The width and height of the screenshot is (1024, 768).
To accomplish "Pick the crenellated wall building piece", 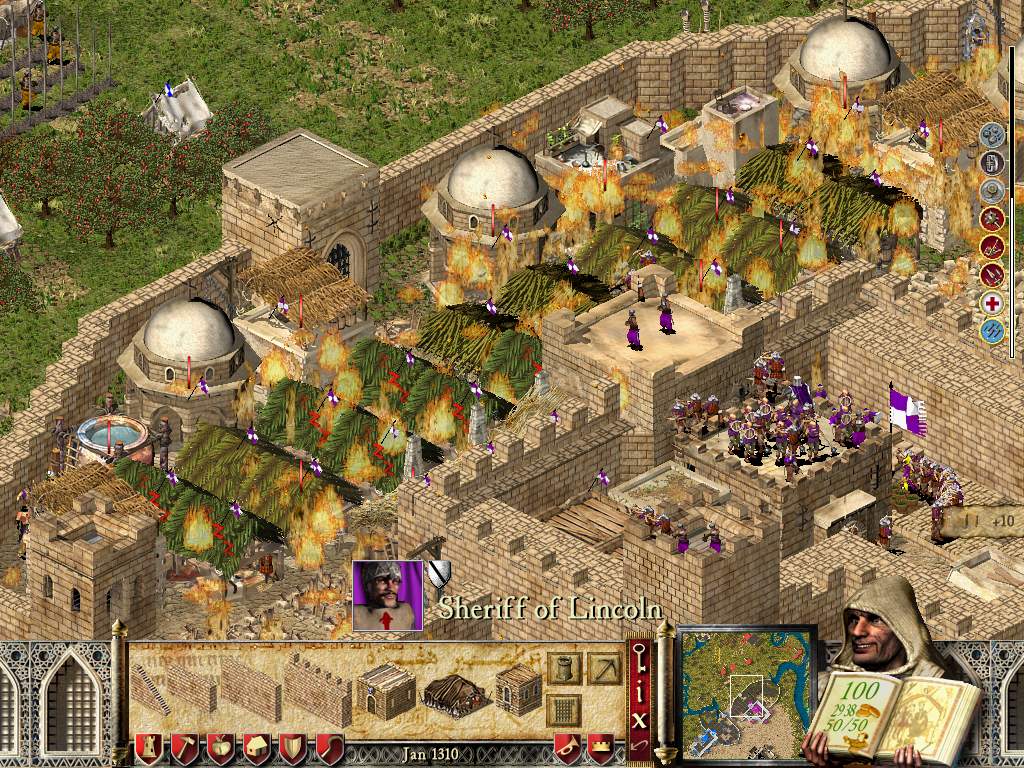I will (318, 691).
